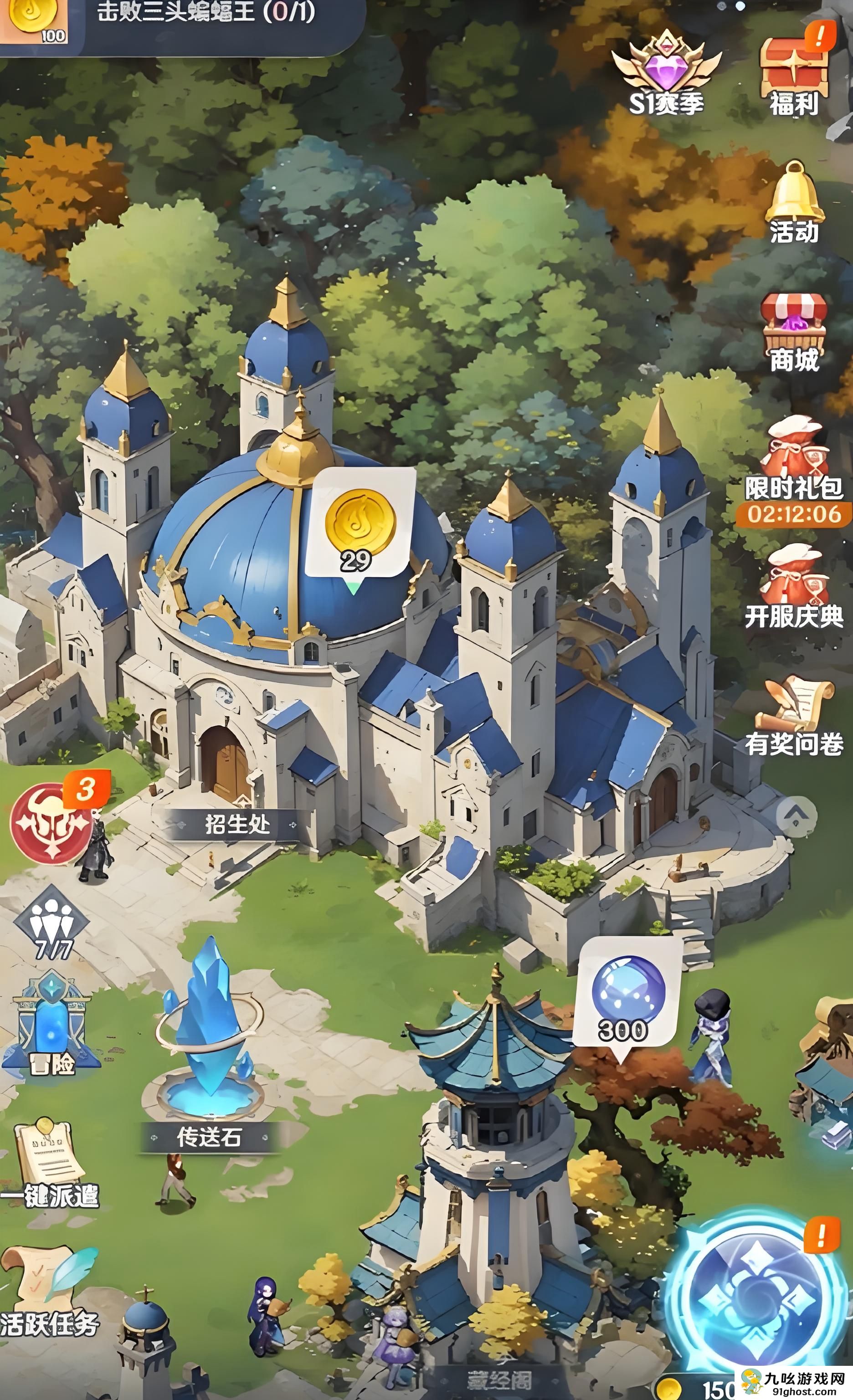853x1400 pixels.
Task: Select the 传送石 teleport stone label
Action: pos(209,1137)
